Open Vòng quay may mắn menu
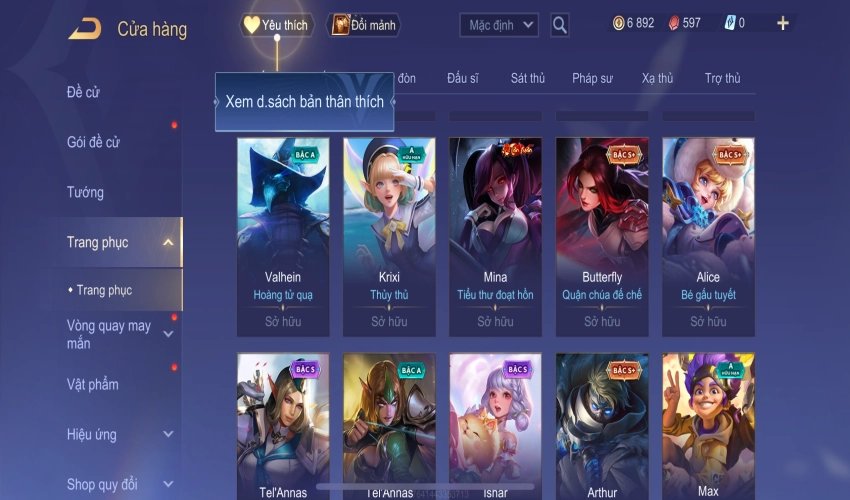This screenshot has height=500, width=850. click(110, 334)
